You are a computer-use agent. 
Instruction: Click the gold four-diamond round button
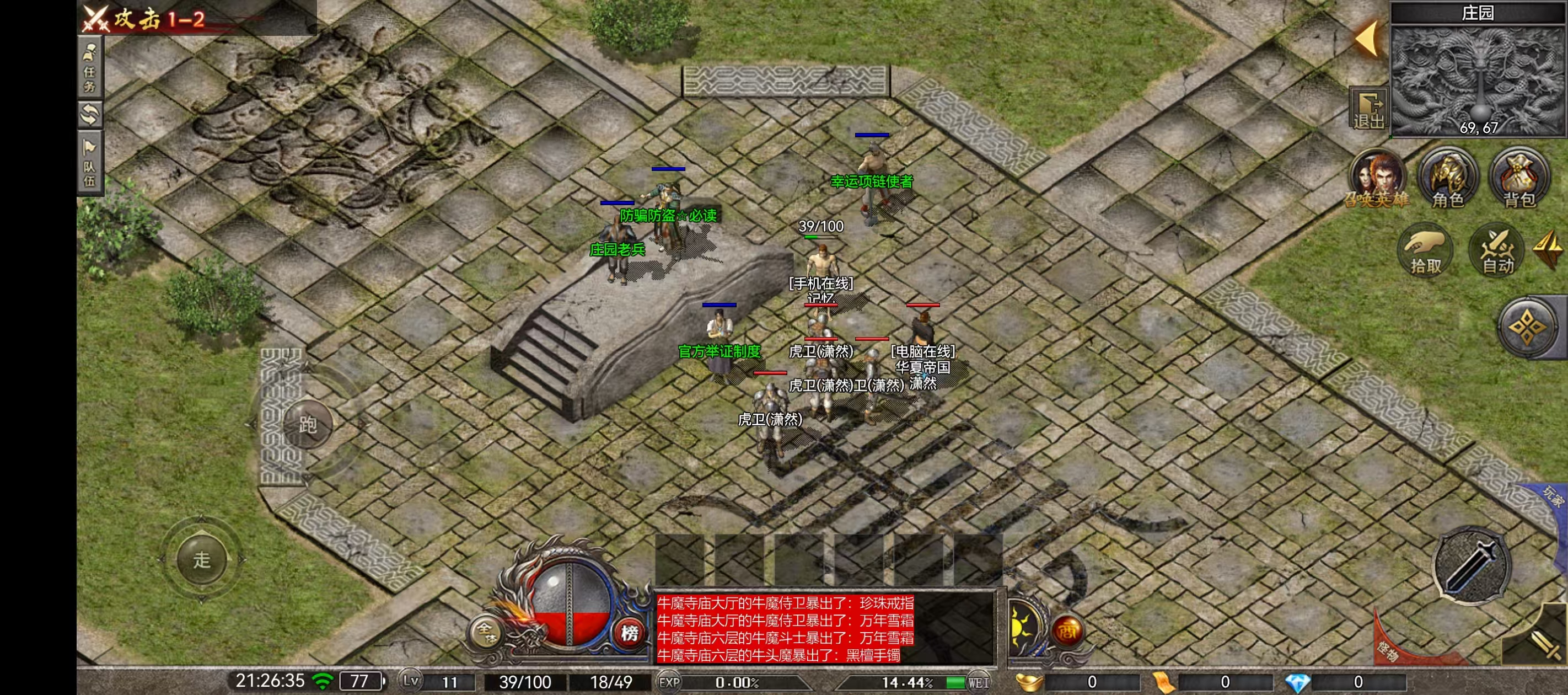pyautogui.click(x=1528, y=328)
